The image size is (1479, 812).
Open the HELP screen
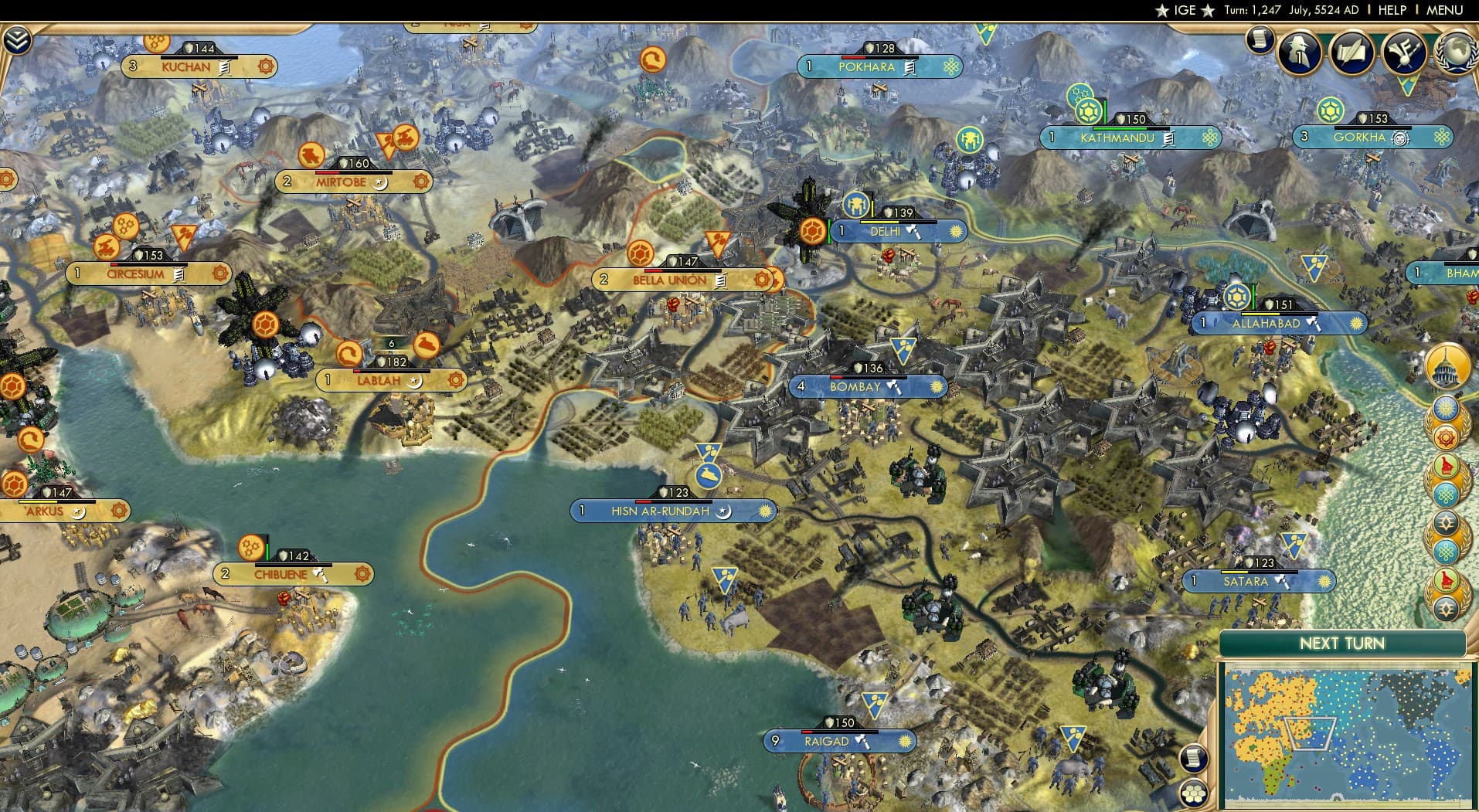[1391, 11]
